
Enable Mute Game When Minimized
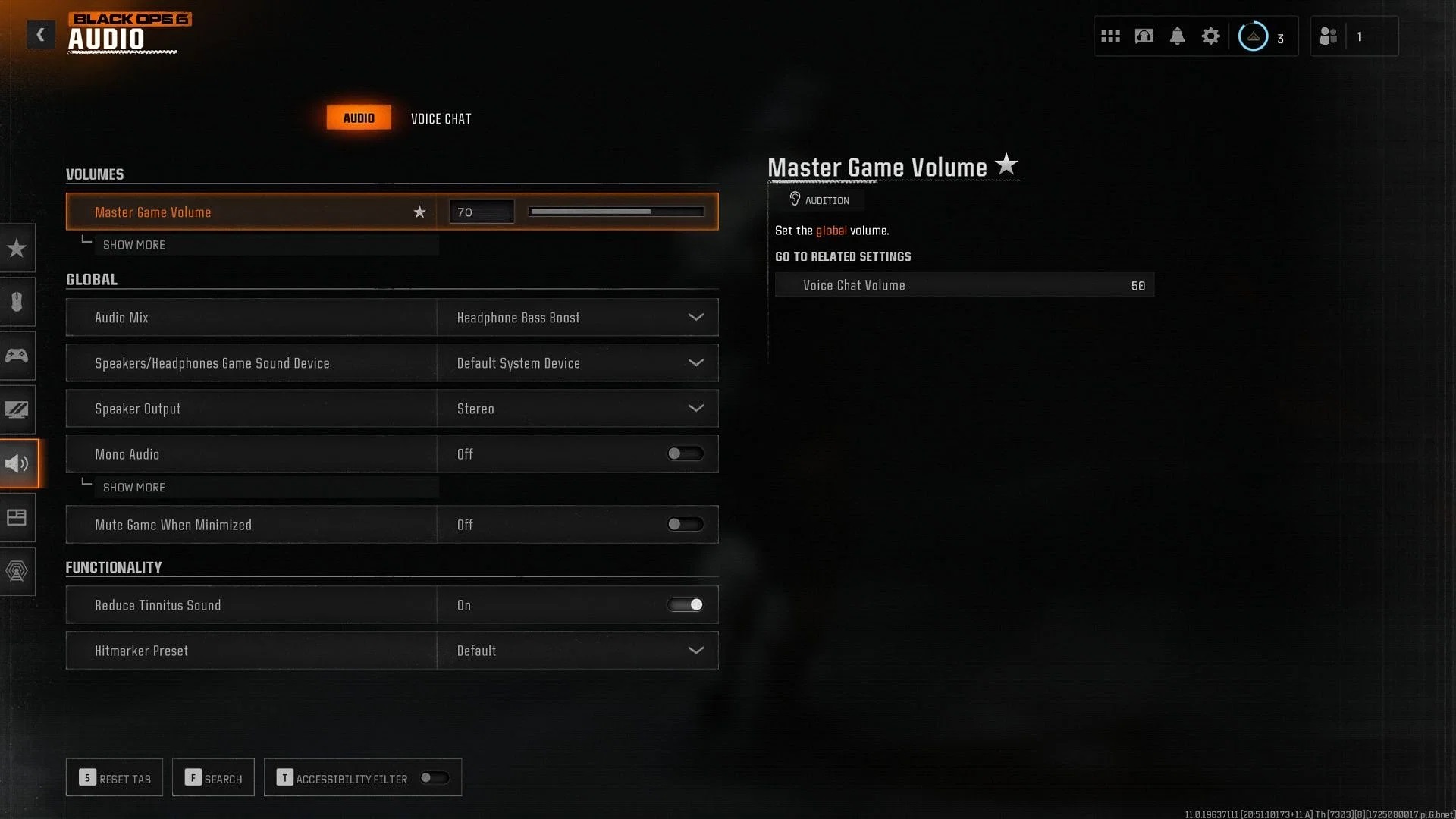pos(684,525)
